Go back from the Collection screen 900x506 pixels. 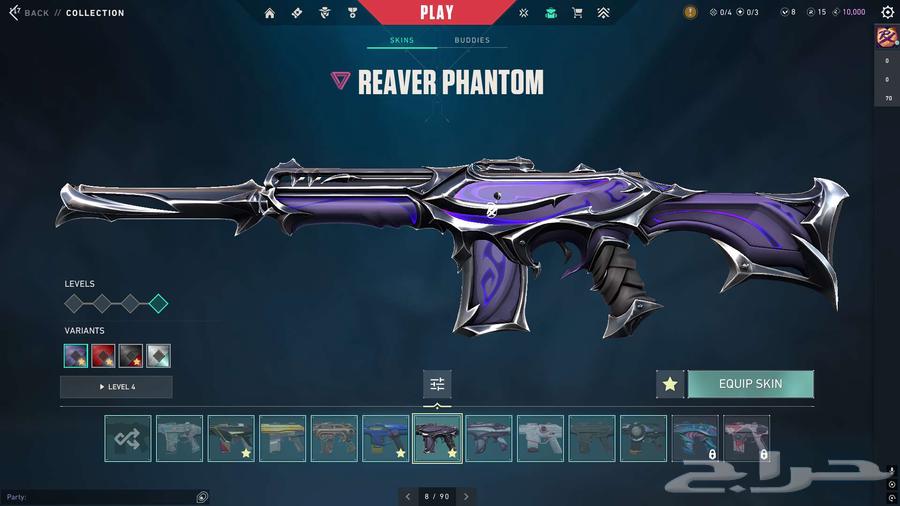pyautogui.click(x=30, y=13)
